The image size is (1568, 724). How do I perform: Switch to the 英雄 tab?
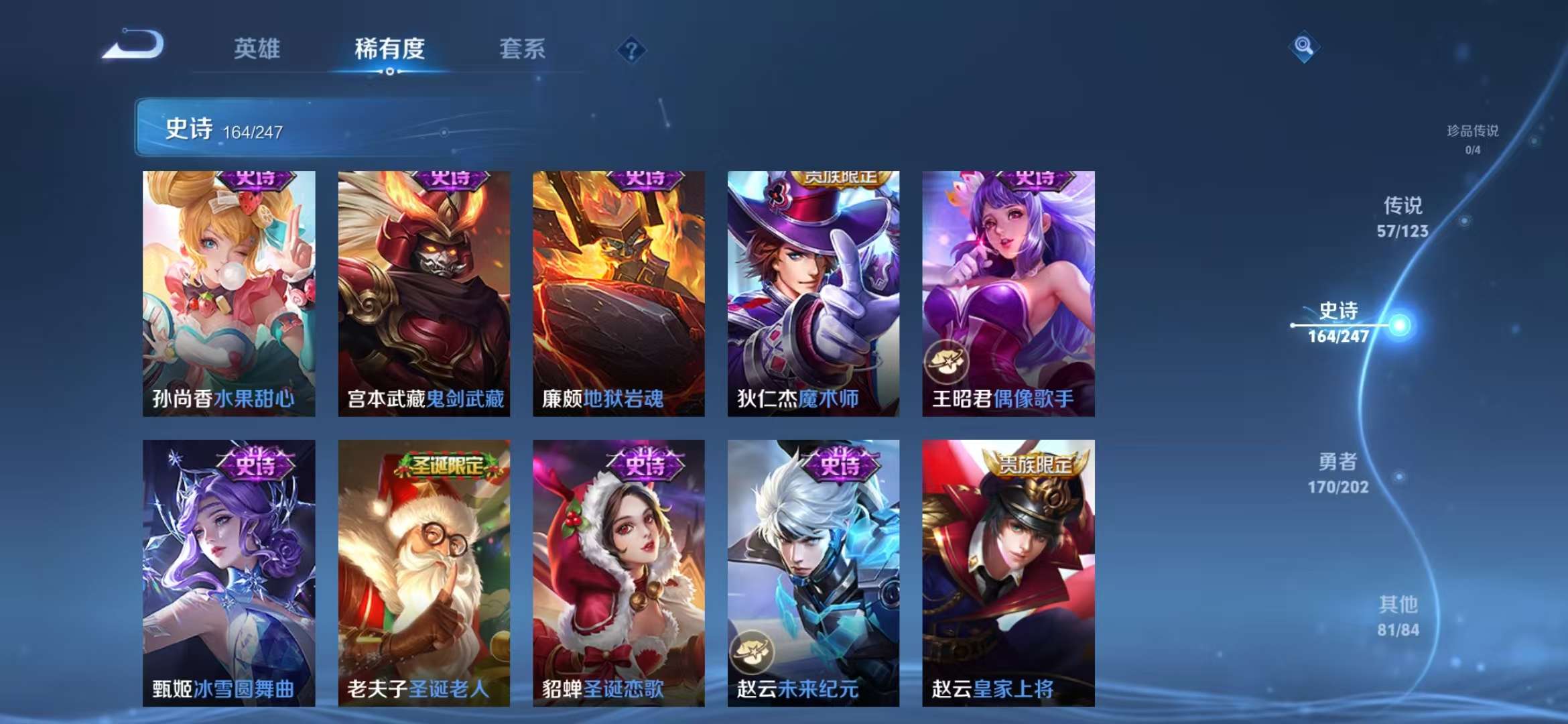(x=257, y=49)
